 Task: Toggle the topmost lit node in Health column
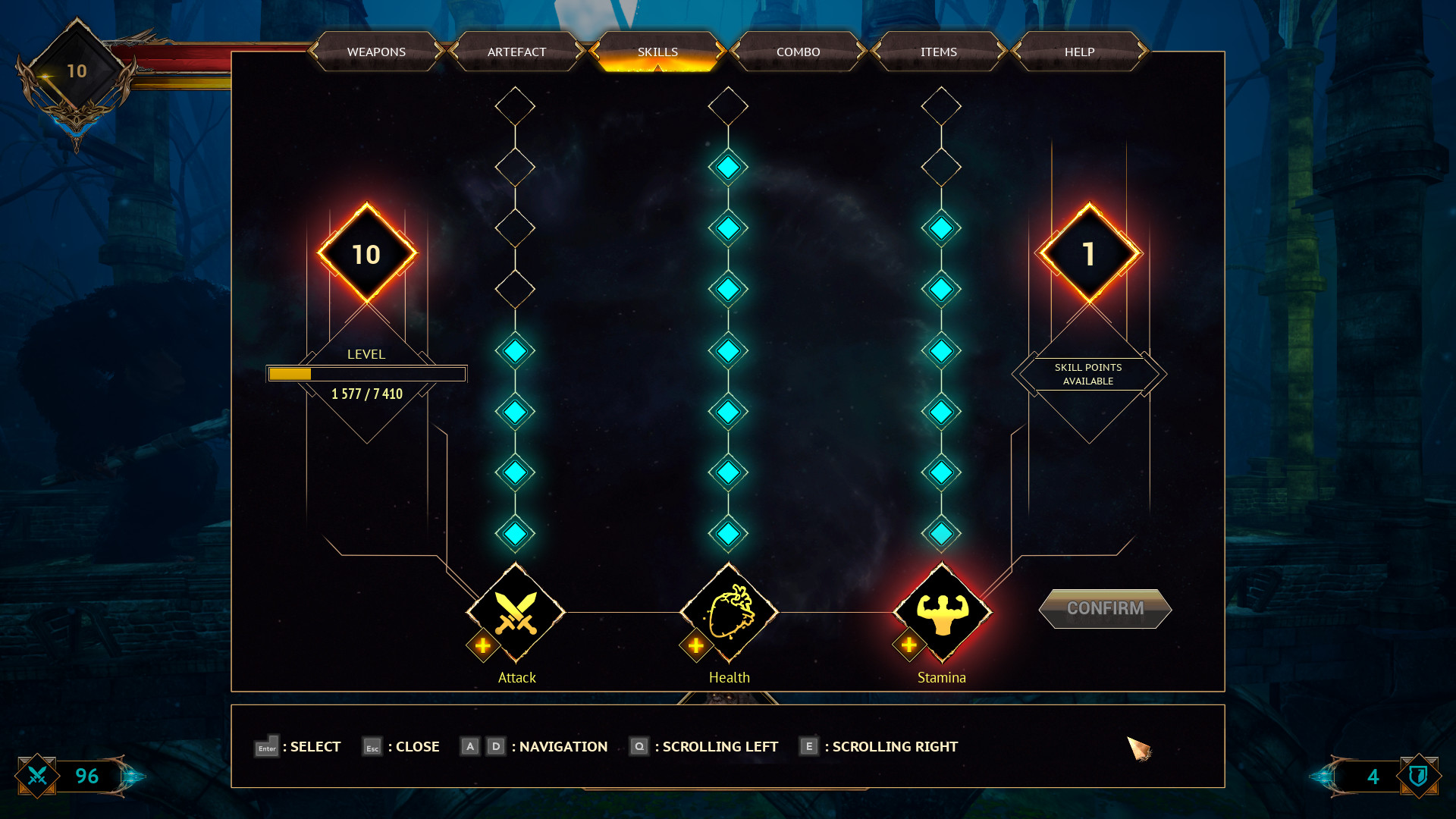click(x=728, y=167)
